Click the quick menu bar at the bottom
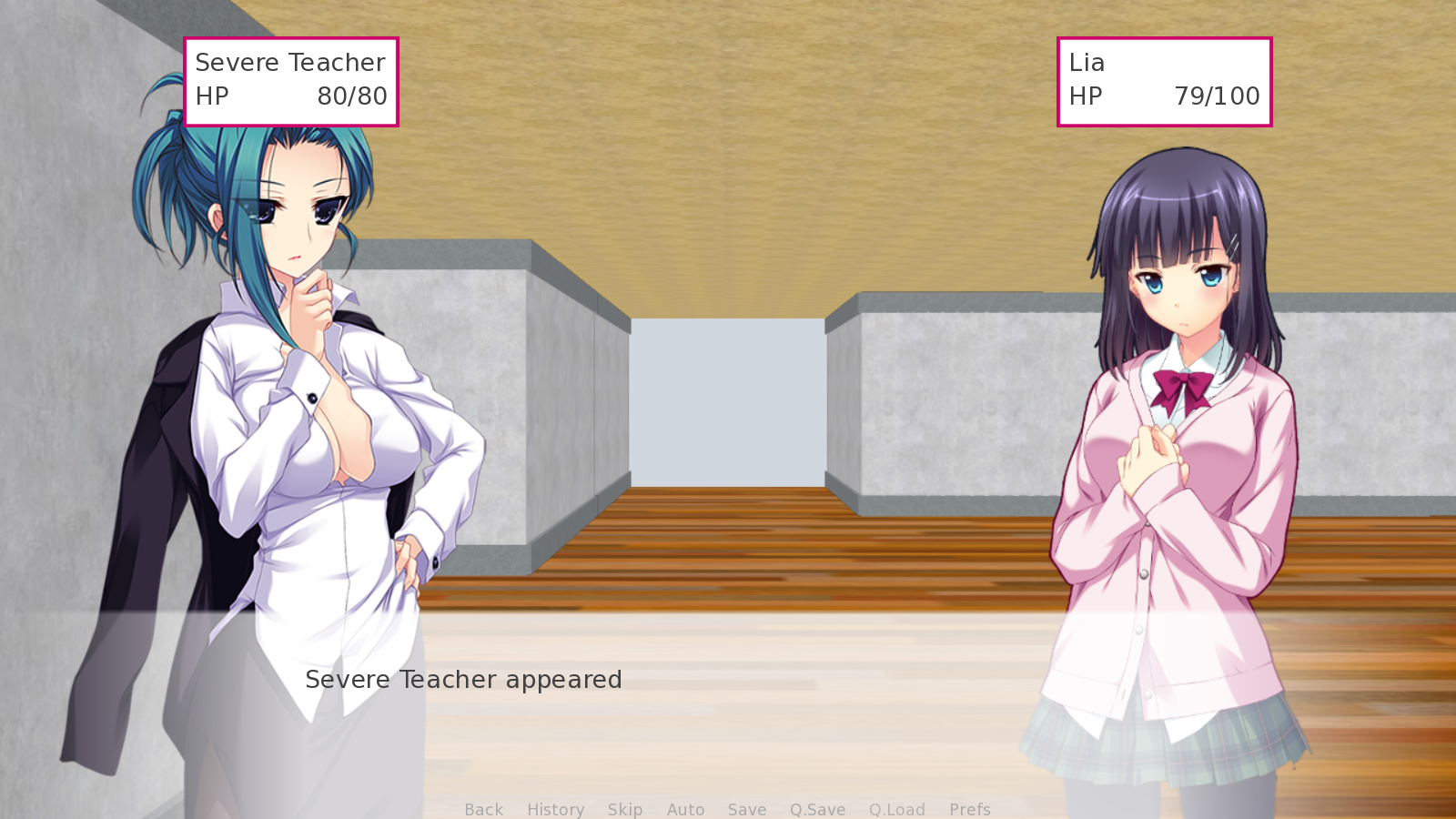The height and width of the screenshot is (819, 1456). click(x=728, y=809)
